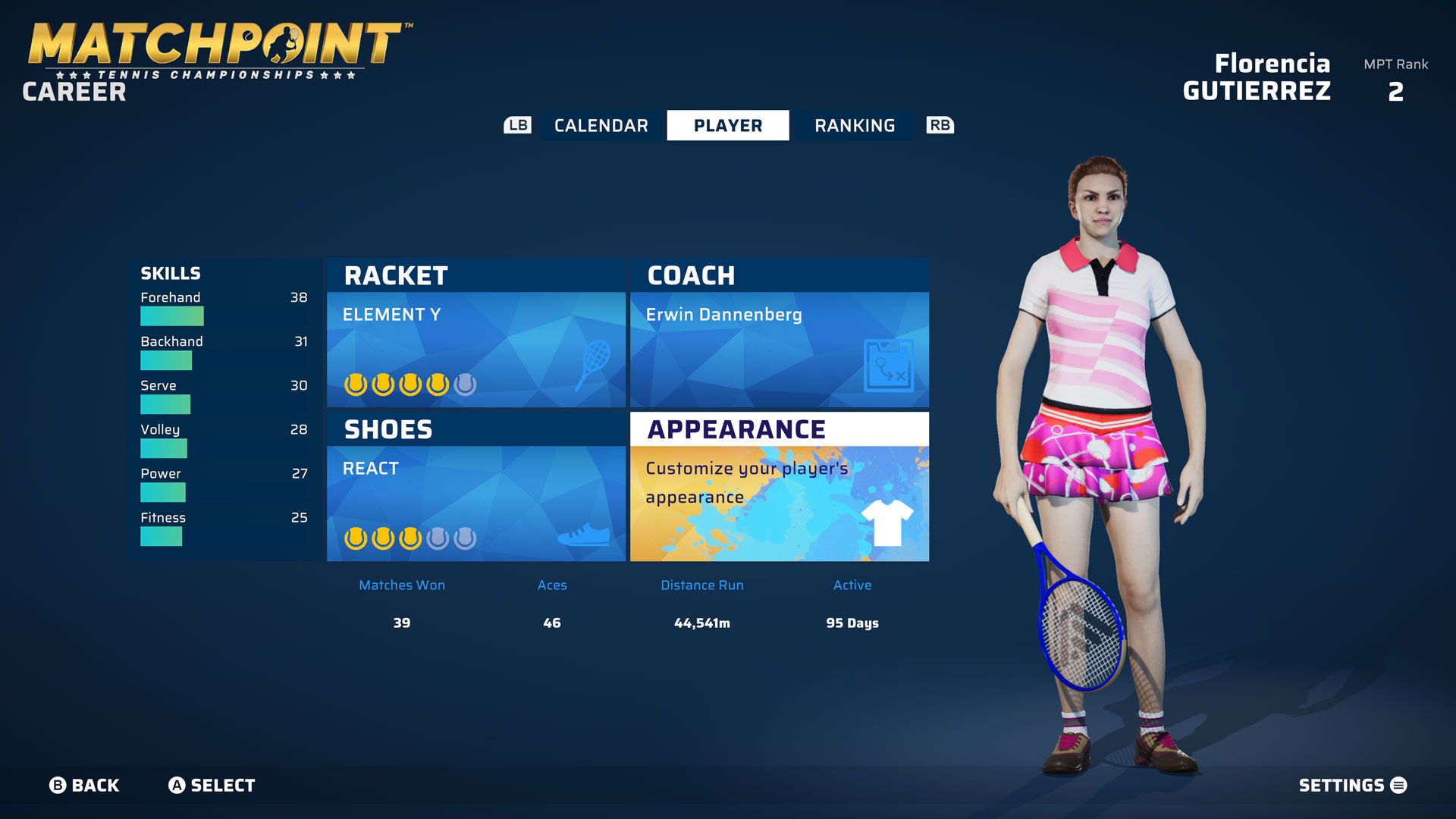The image size is (1456, 819).
Task: Open the Racket panel with Element Y
Action: pos(475,334)
